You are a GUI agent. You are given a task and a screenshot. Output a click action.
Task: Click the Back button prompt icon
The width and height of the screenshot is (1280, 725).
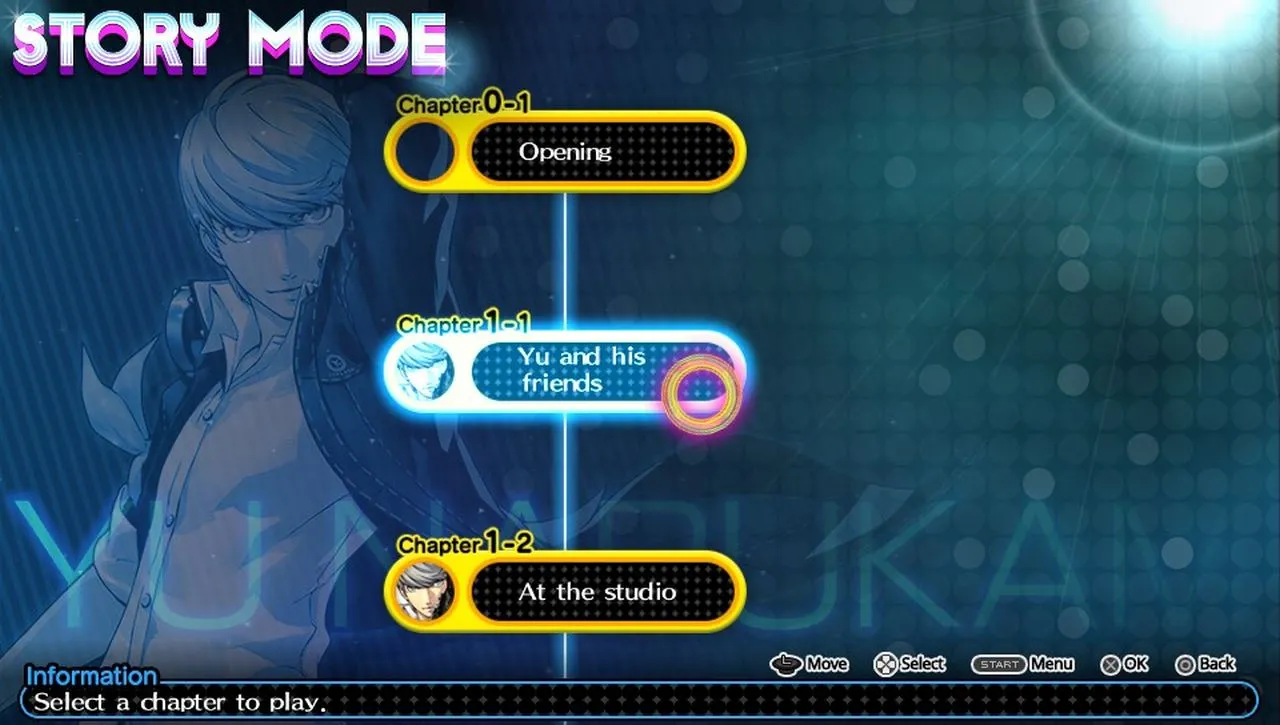(1187, 663)
